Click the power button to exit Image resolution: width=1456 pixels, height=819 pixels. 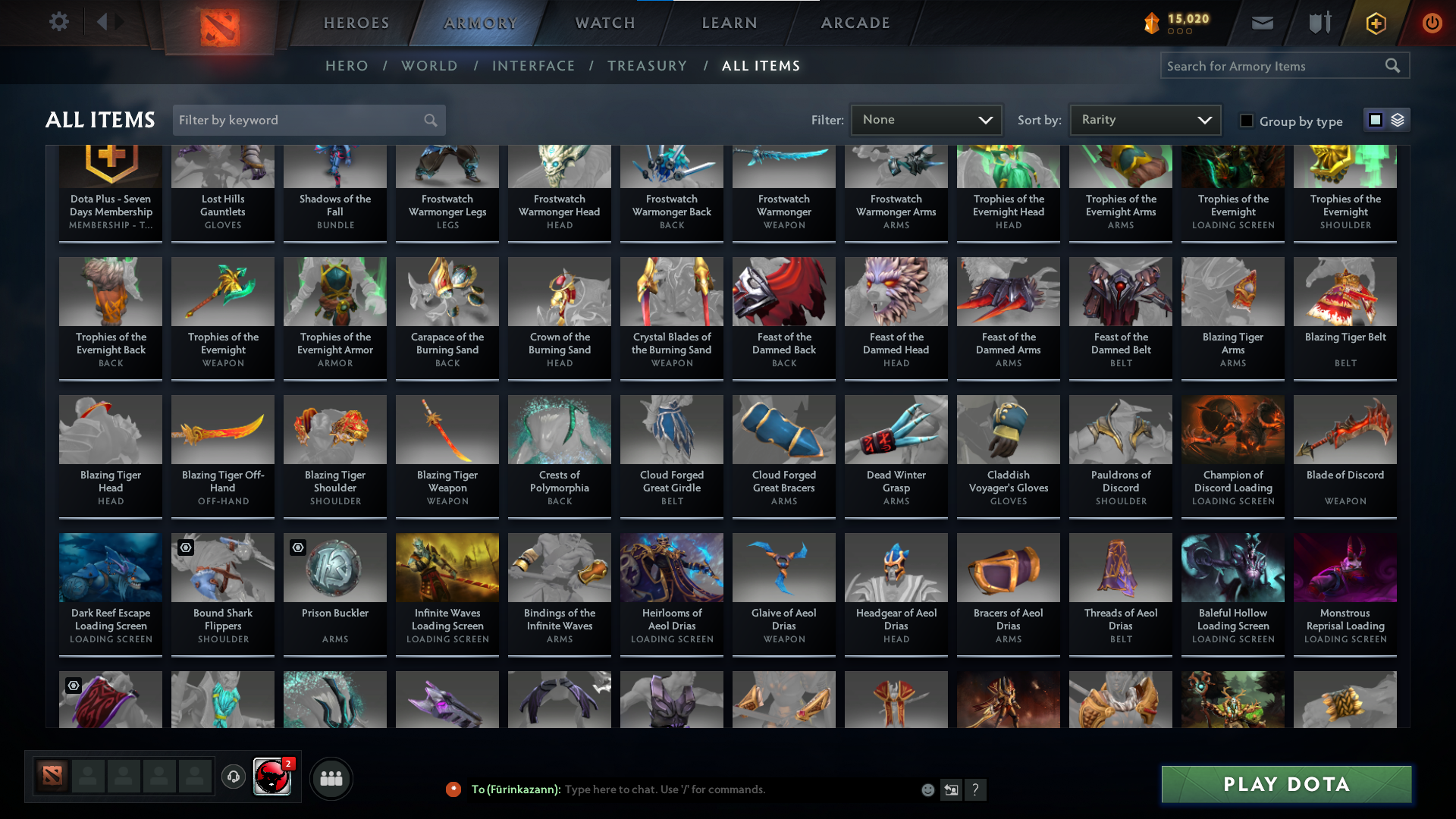pyautogui.click(x=1432, y=23)
